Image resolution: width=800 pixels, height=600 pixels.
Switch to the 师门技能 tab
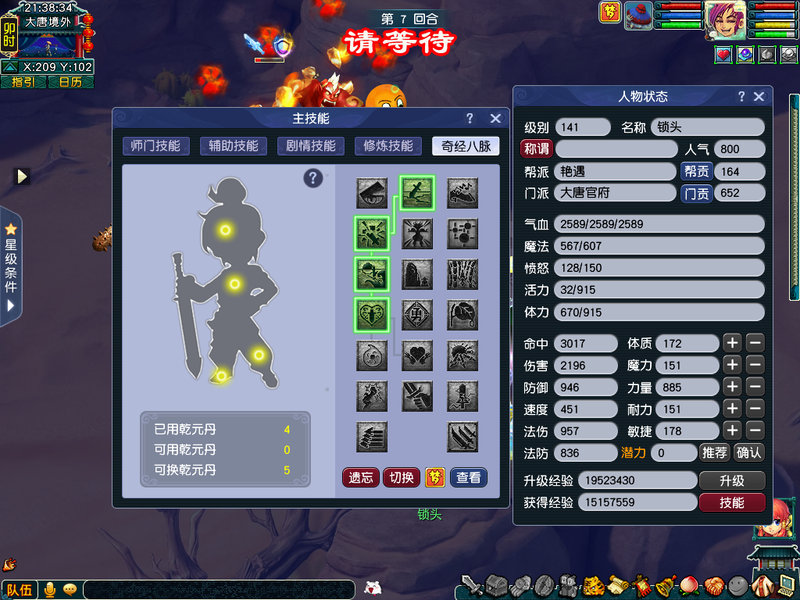[x=155, y=146]
